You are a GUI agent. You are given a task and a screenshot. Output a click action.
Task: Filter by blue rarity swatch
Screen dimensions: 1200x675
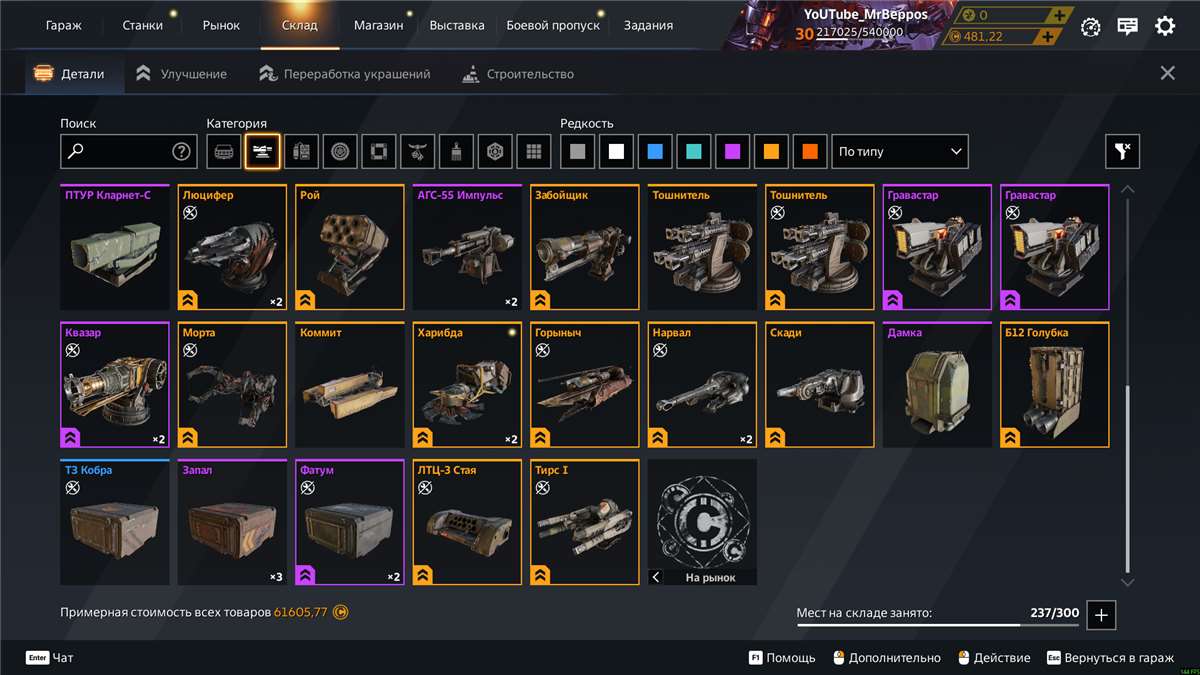[x=655, y=152]
